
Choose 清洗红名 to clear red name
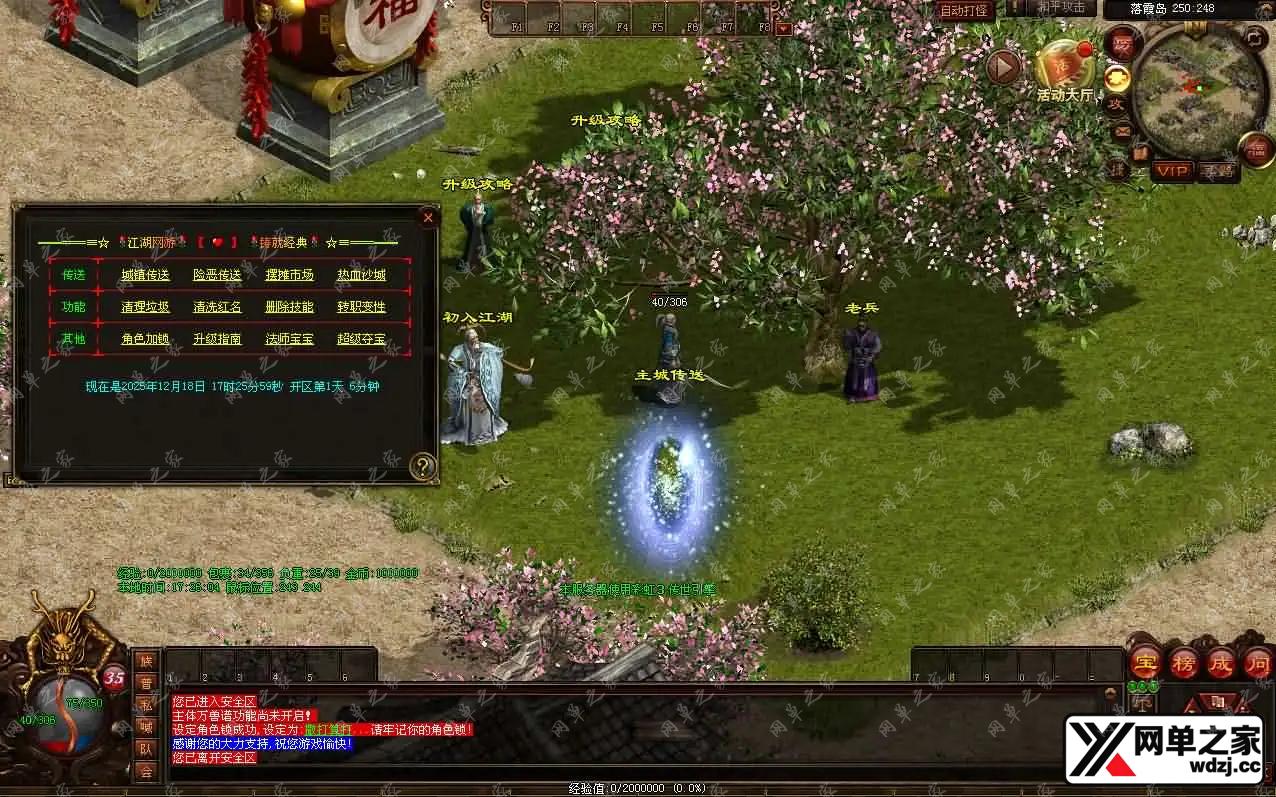(217, 307)
